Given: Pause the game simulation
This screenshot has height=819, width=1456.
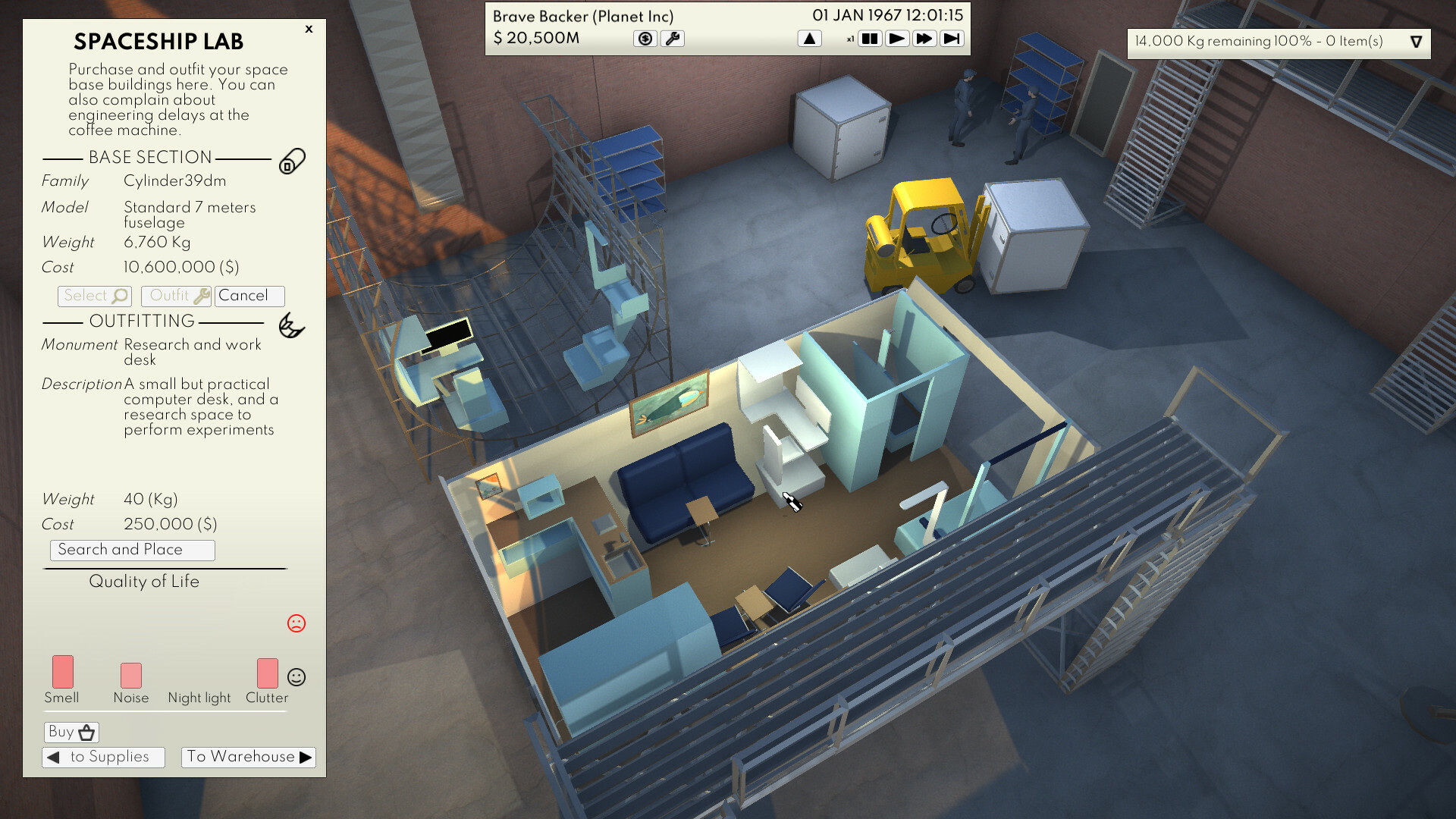Looking at the screenshot, I should click(x=871, y=38).
